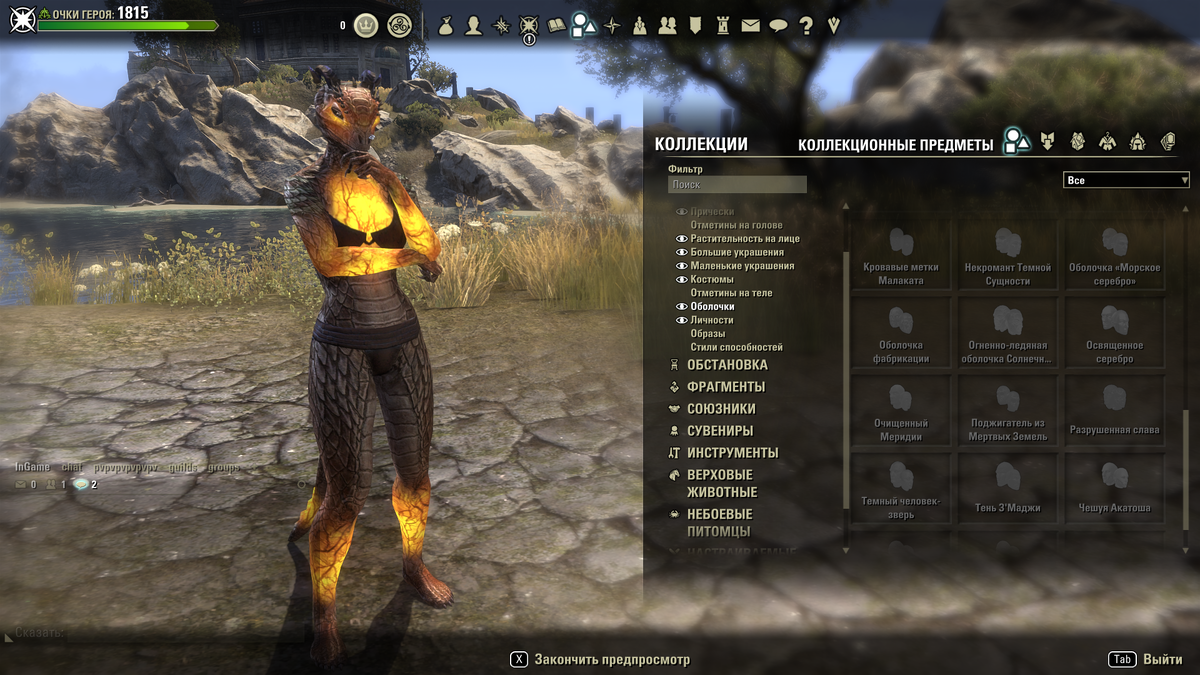1200x675 pixels.
Task: Expand the ОБСТАНОВКА section
Action: (727, 365)
